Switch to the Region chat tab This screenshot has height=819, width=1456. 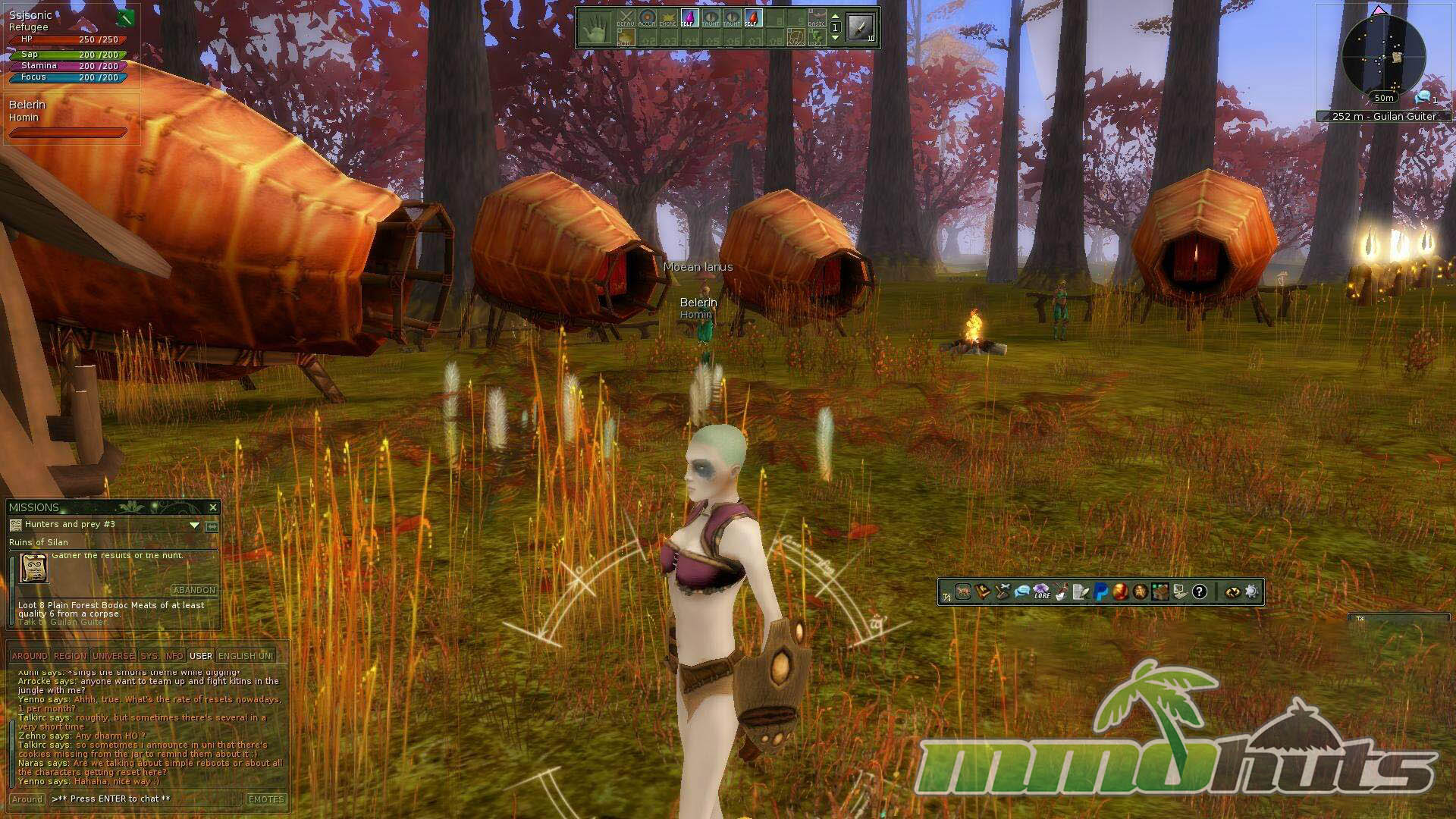[x=70, y=656]
